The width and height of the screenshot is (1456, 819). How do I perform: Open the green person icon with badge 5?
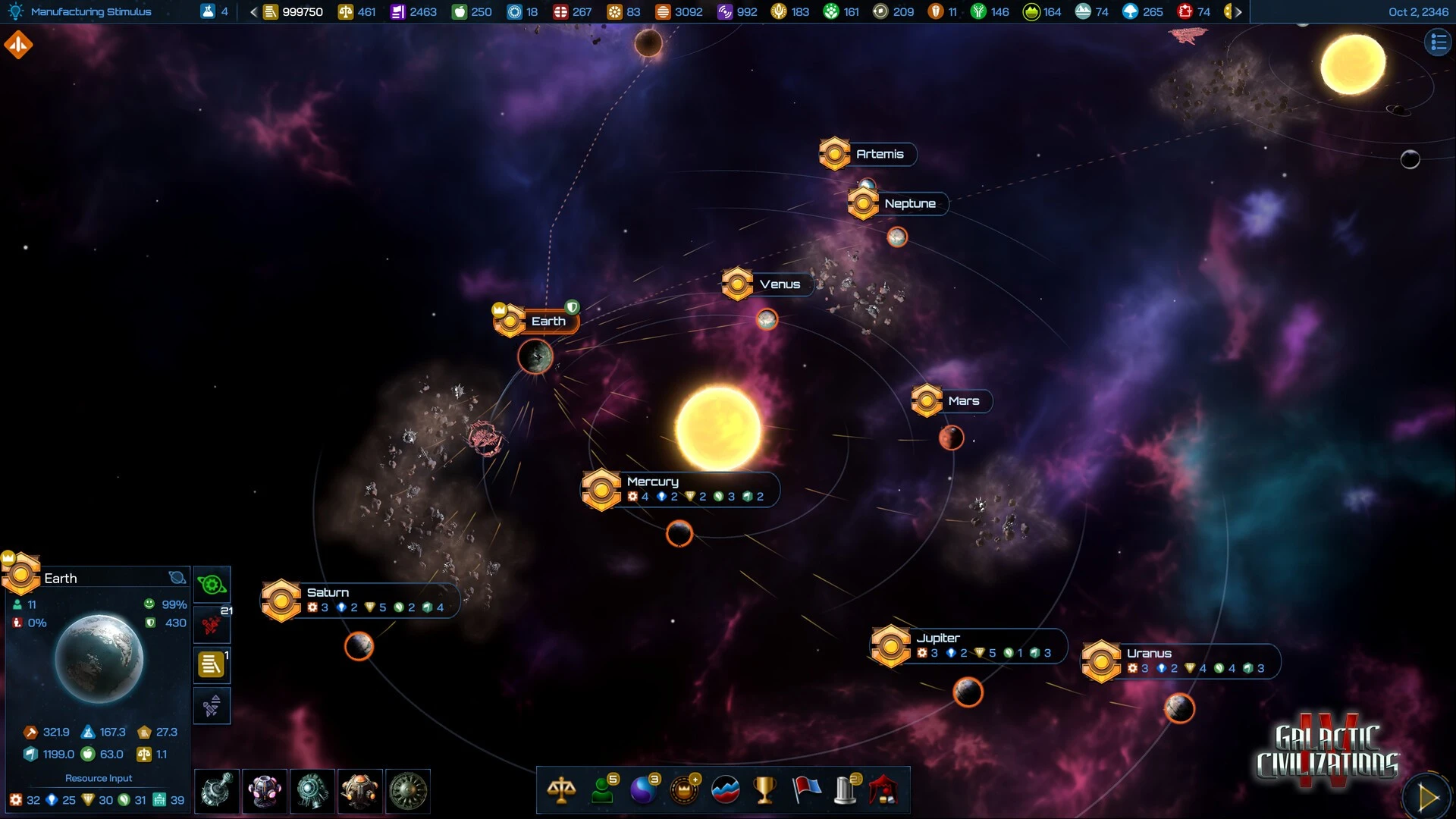coord(604,790)
